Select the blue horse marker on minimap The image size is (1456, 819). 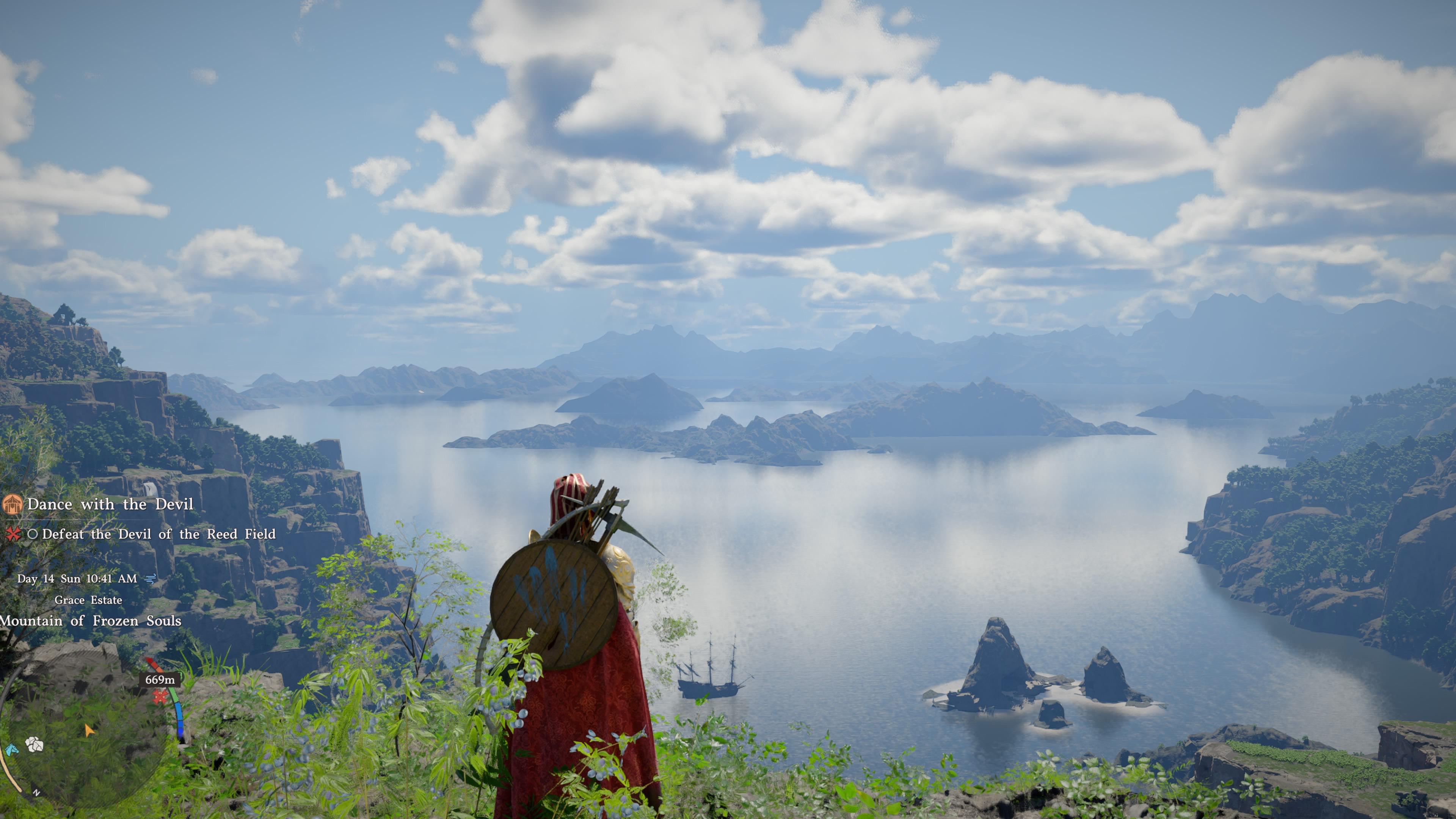pyautogui.click(x=11, y=750)
